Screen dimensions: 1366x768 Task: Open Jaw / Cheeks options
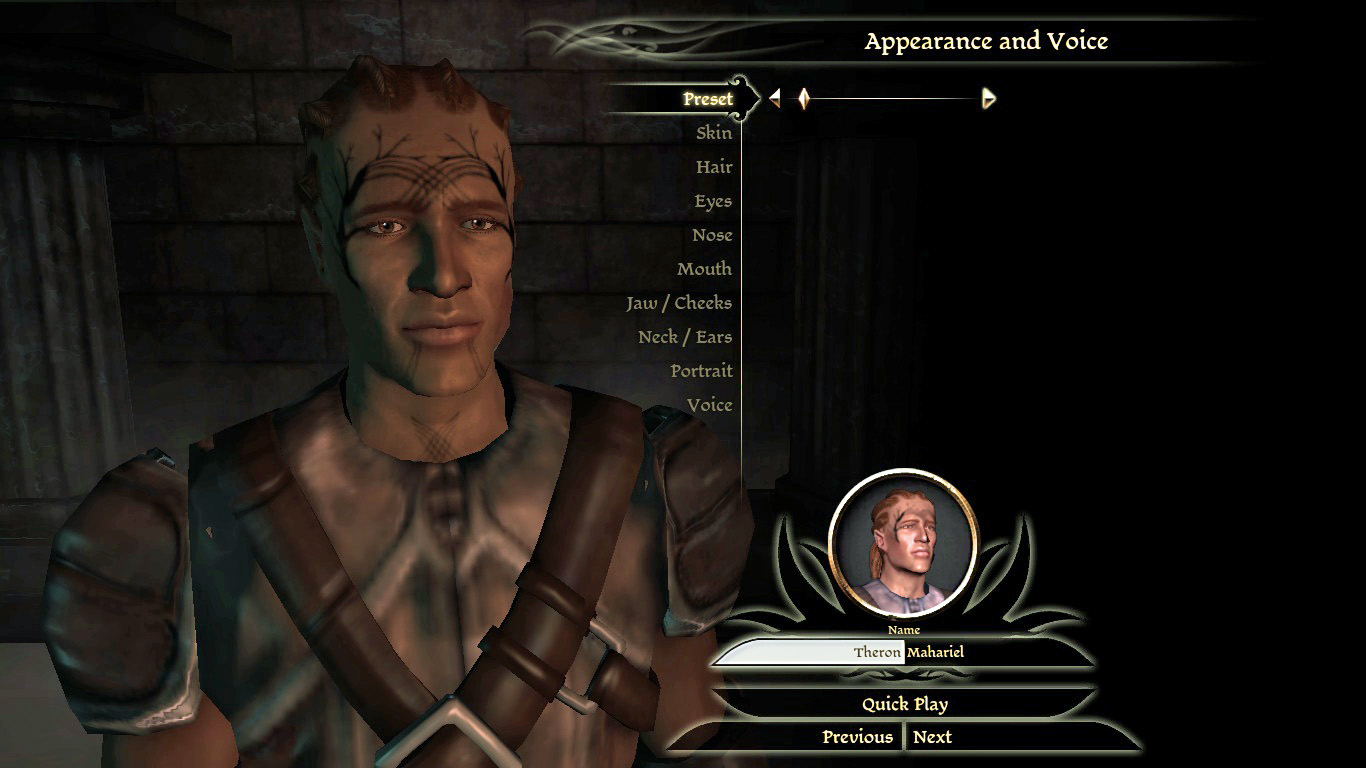point(679,303)
